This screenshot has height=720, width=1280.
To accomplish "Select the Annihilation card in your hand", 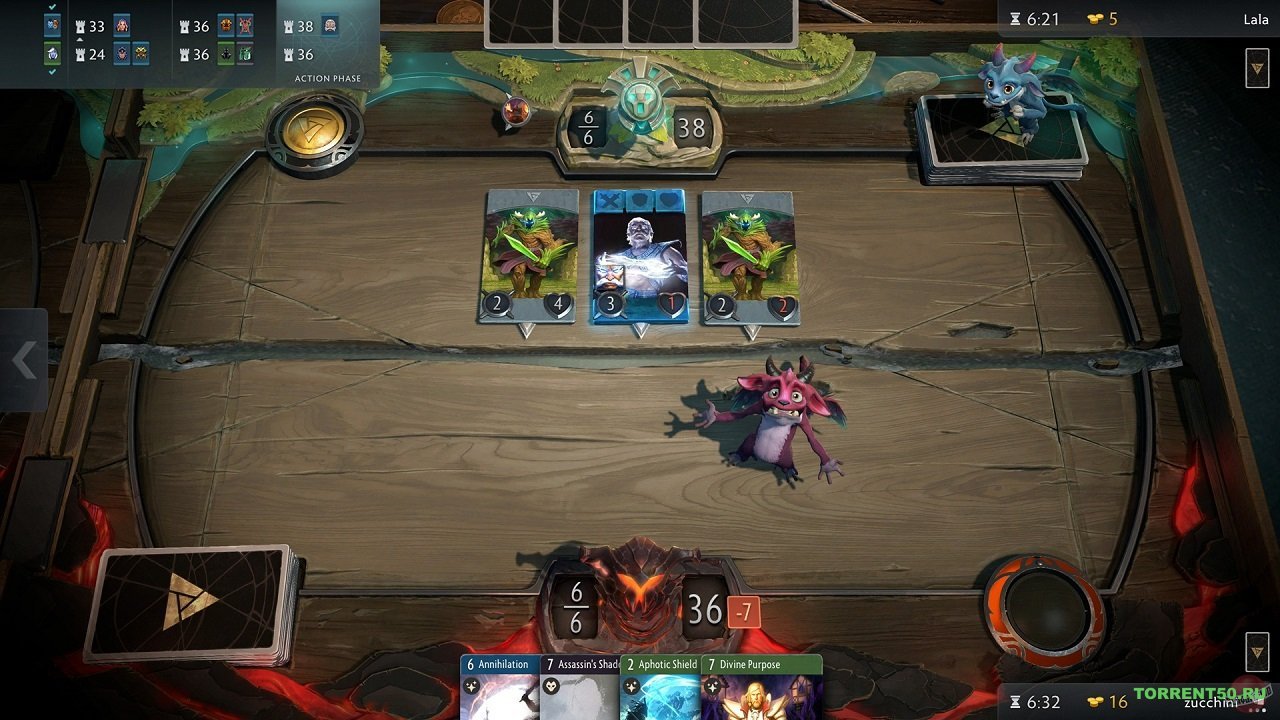I will (502, 688).
